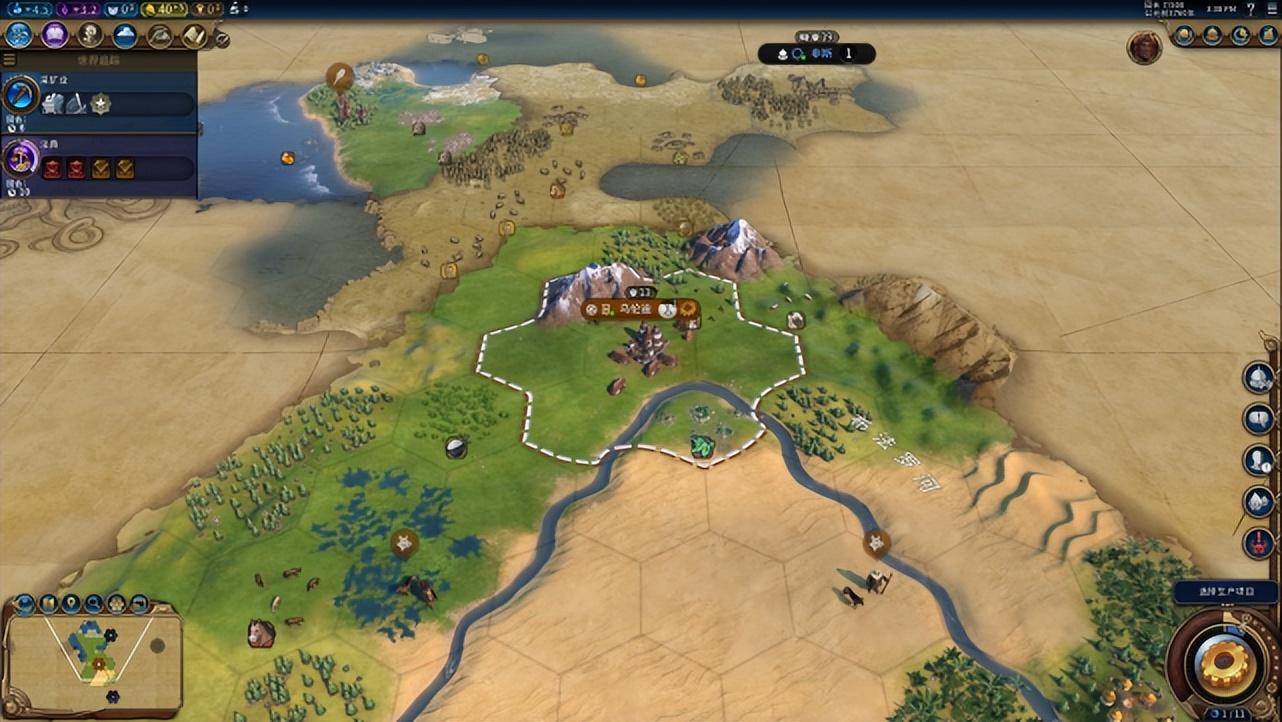Screen dimensions: 1282x722
Task: Open the help question mark
Action: [x=1250, y=9]
